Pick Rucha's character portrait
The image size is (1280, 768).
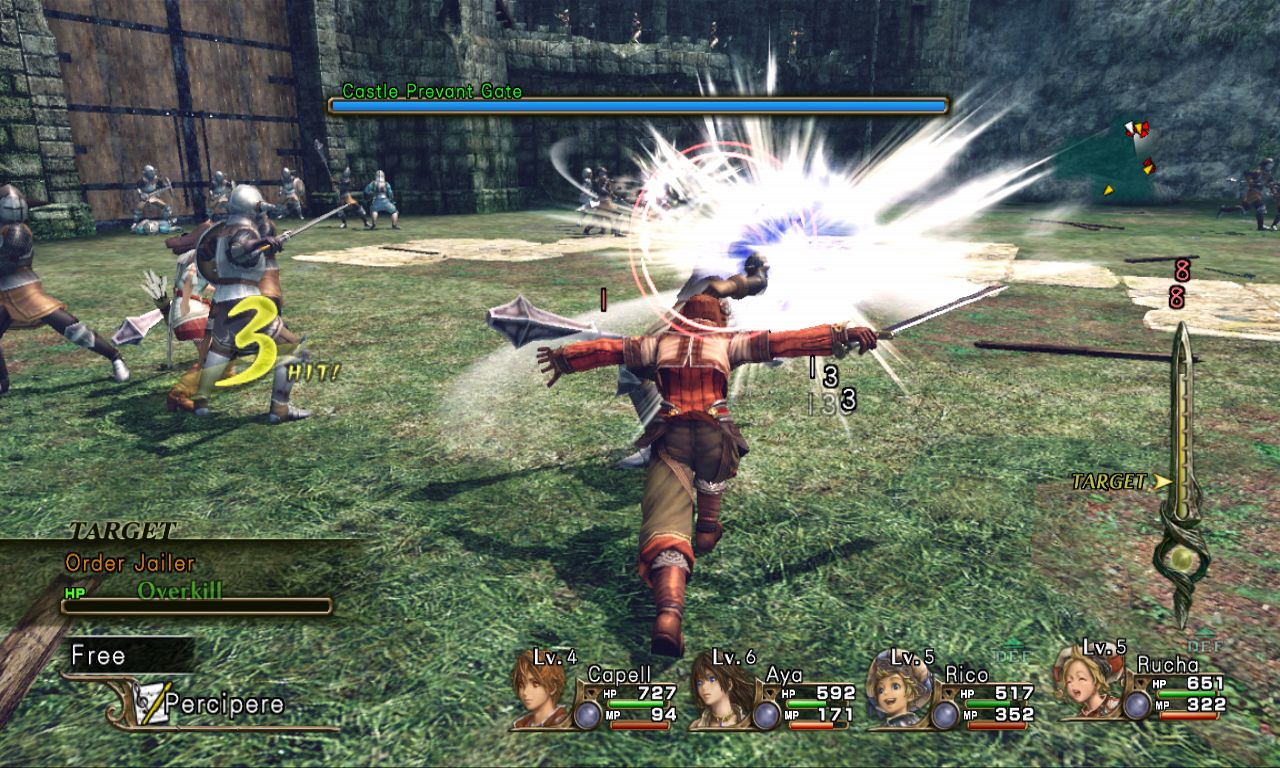pos(1084,685)
